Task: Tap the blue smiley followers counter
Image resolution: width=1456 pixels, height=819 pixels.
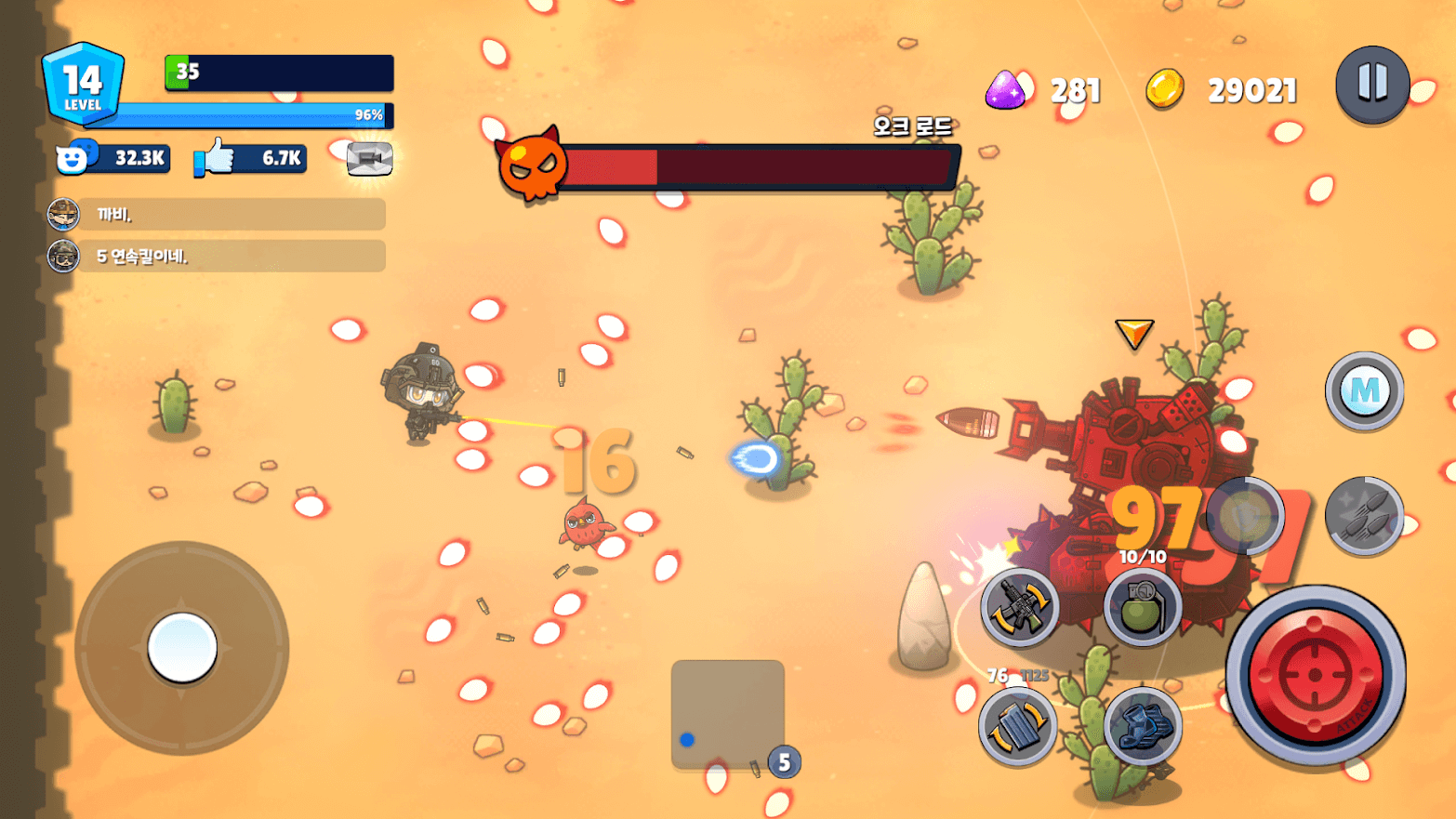Action: pyautogui.click(x=113, y=159)
